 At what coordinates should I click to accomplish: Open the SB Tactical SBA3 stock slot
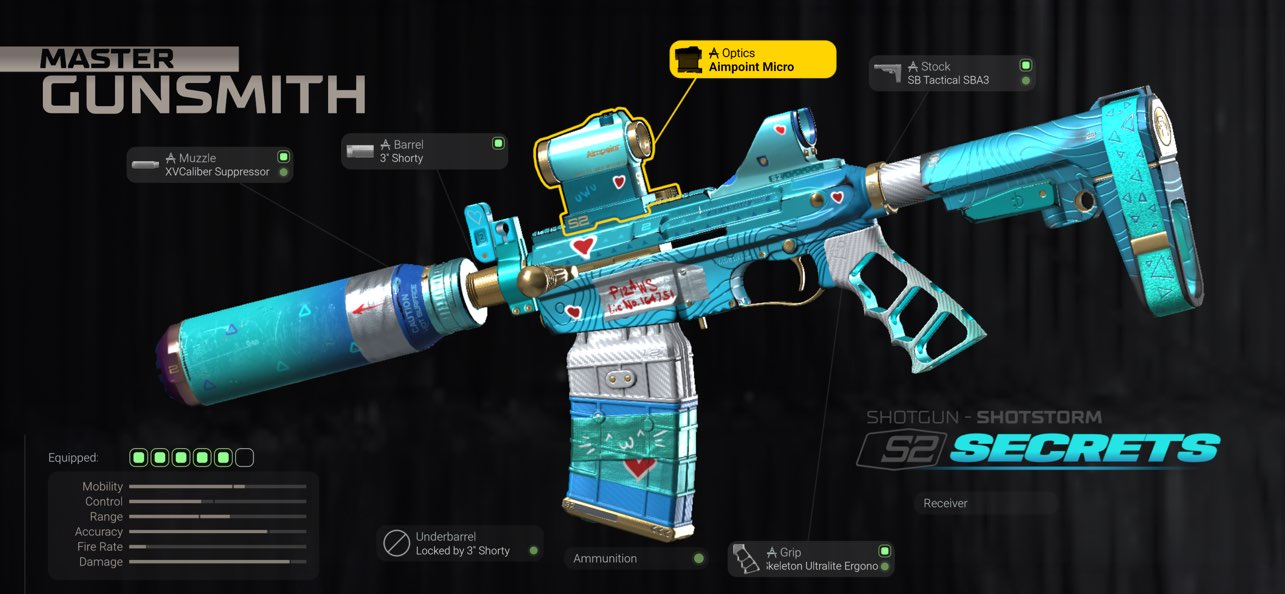(x=951, y=73)
